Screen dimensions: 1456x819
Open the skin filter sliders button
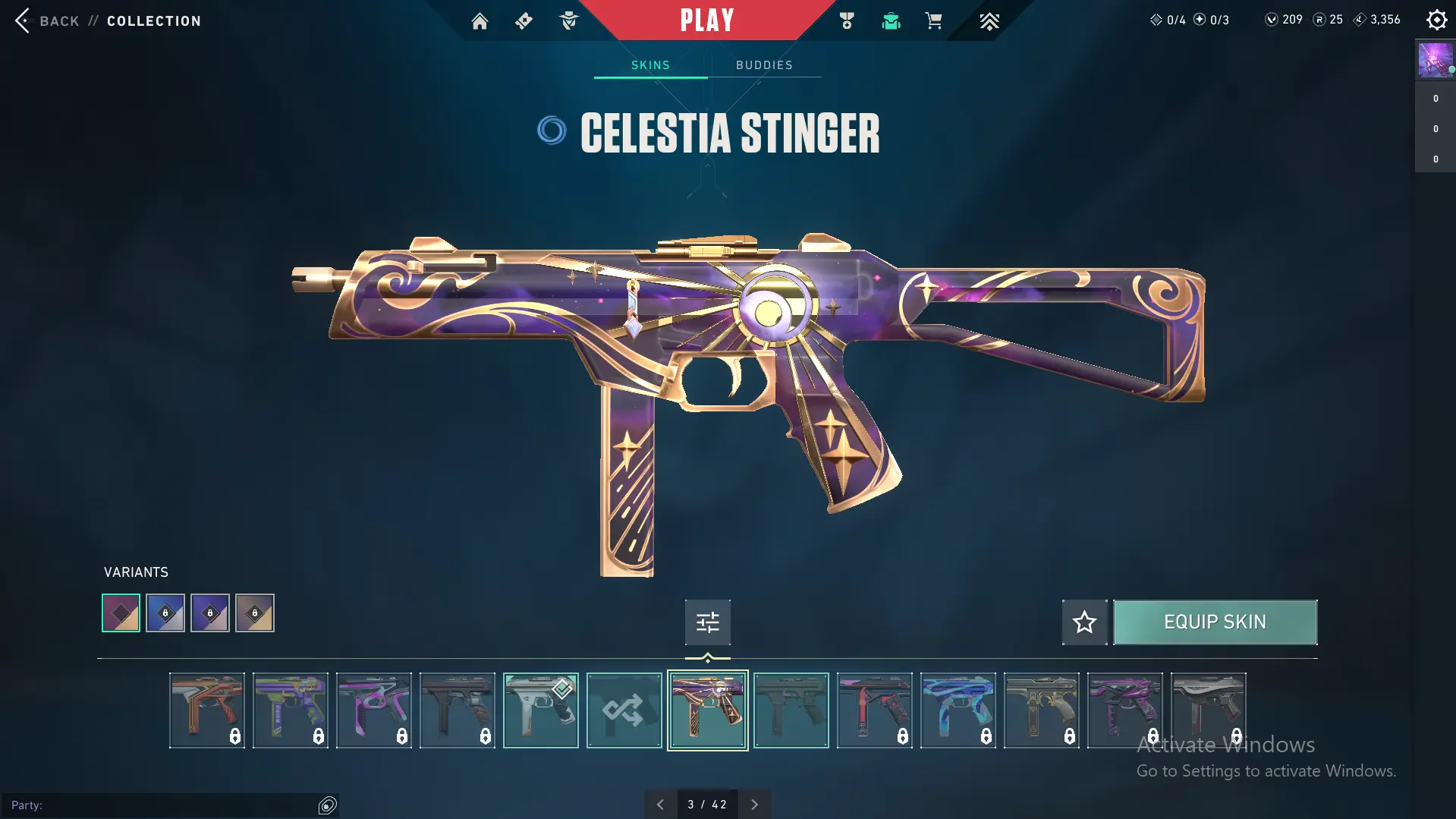coord(707,622)
